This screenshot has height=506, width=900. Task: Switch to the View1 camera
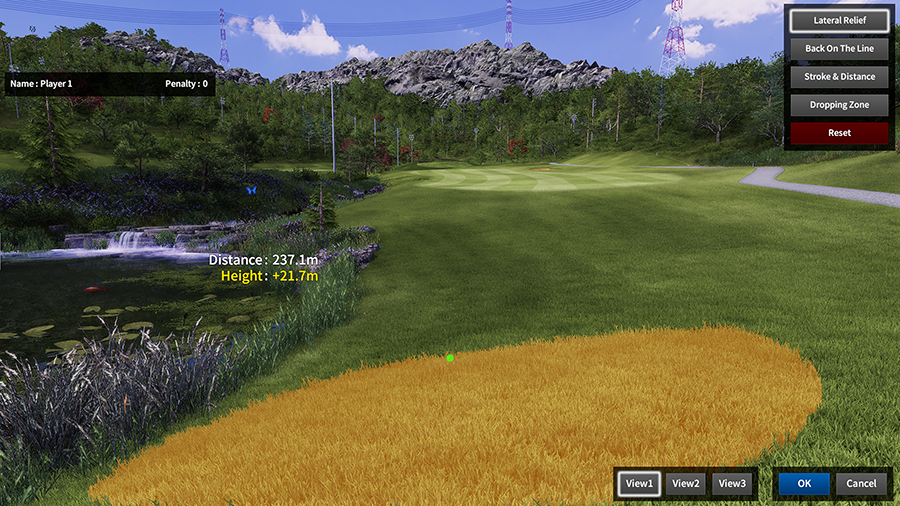coord(638,483)
